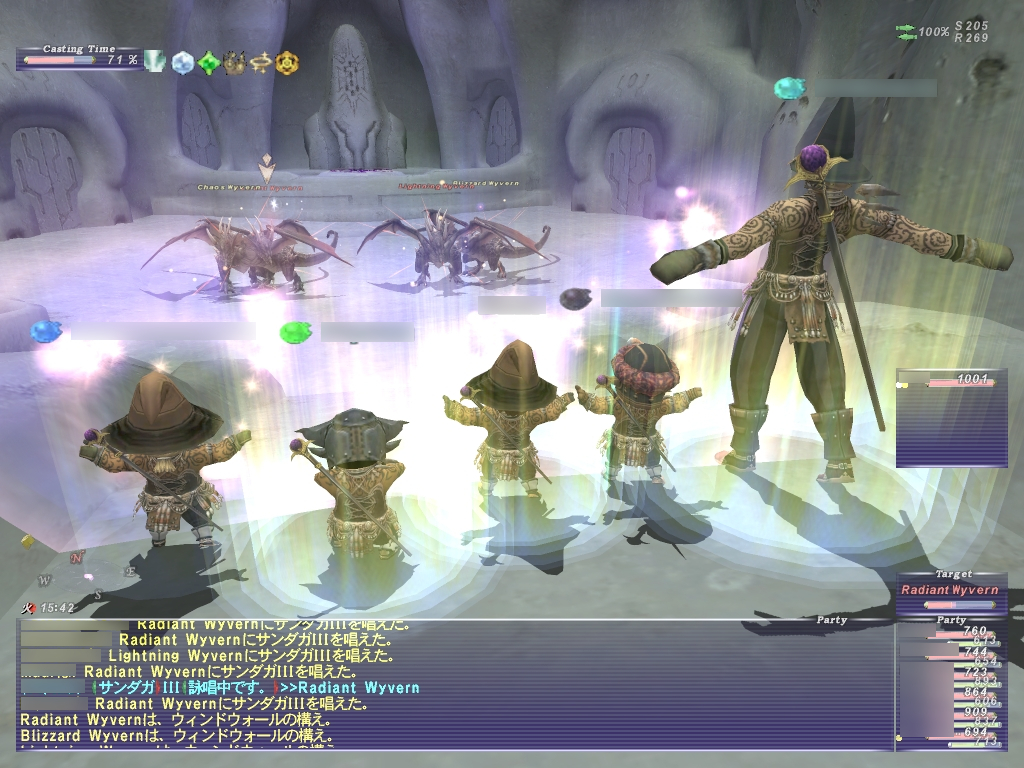Viewport: 1024px width, 768px height.
Task: Select the gold flower-shaped buff icon
Action: (287, 62)
